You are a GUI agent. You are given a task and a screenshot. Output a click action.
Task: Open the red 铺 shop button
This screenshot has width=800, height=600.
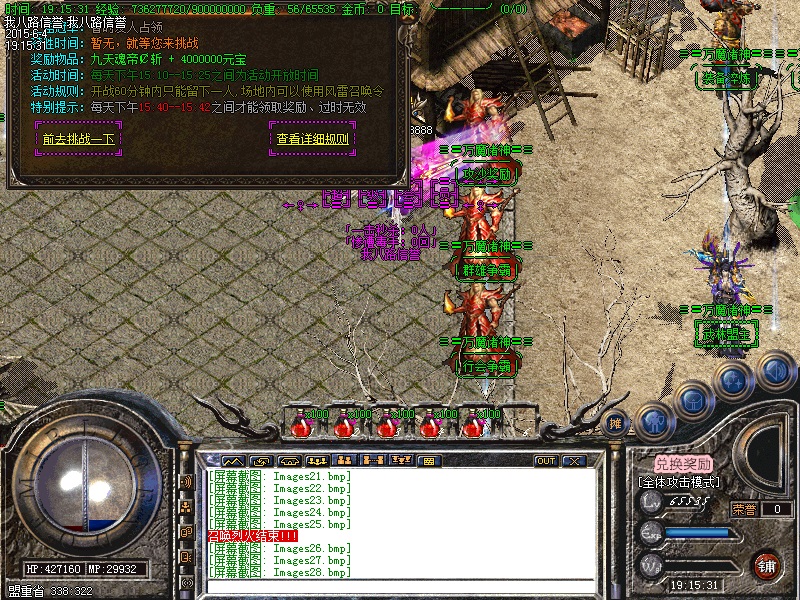point(767,565)
